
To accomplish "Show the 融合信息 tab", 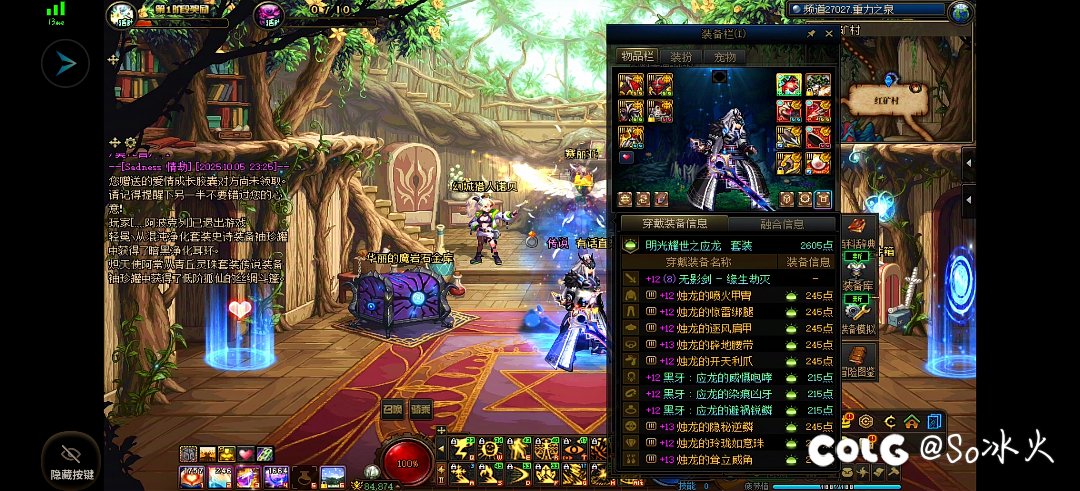I will [x=780, y=224].
